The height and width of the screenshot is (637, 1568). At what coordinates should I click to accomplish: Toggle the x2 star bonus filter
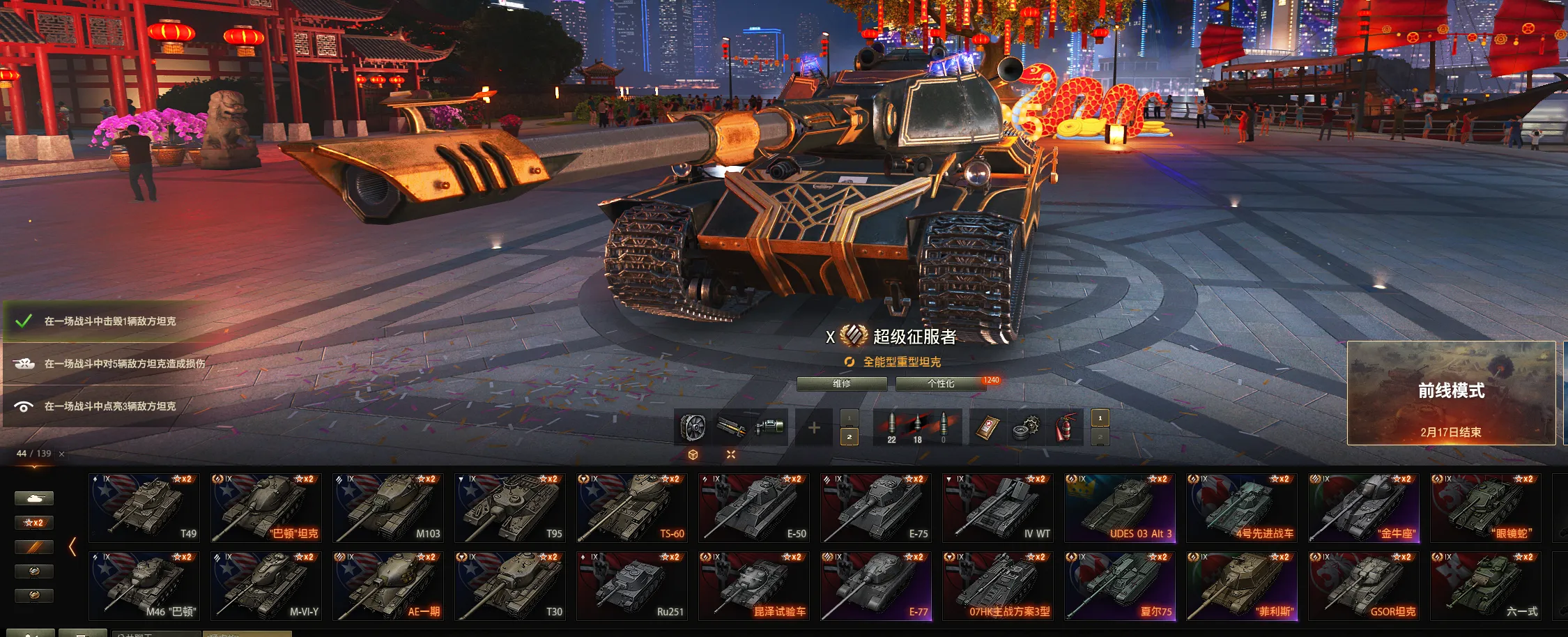coord(33,523)
